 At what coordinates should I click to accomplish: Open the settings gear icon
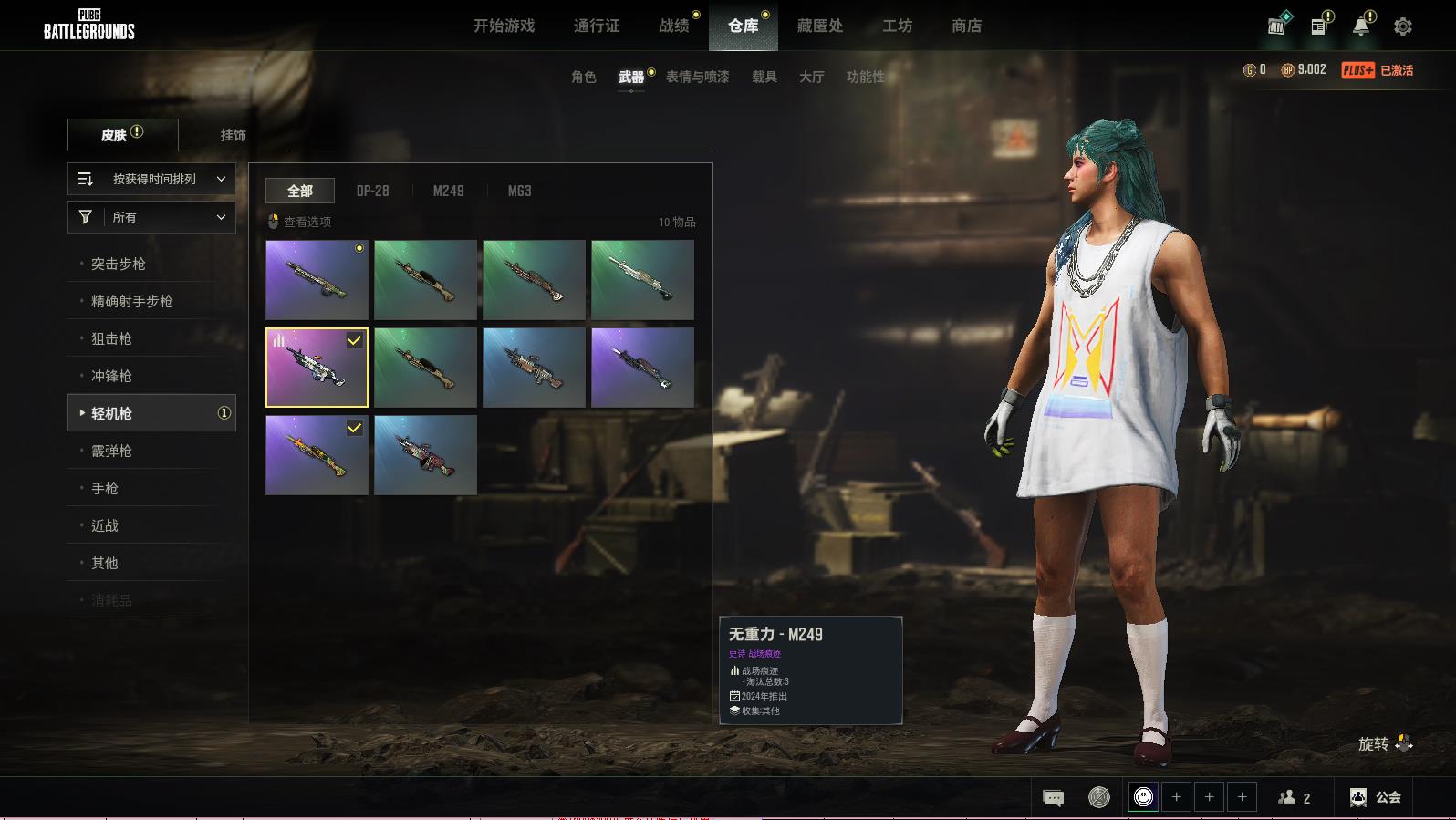pos(1403,26)
